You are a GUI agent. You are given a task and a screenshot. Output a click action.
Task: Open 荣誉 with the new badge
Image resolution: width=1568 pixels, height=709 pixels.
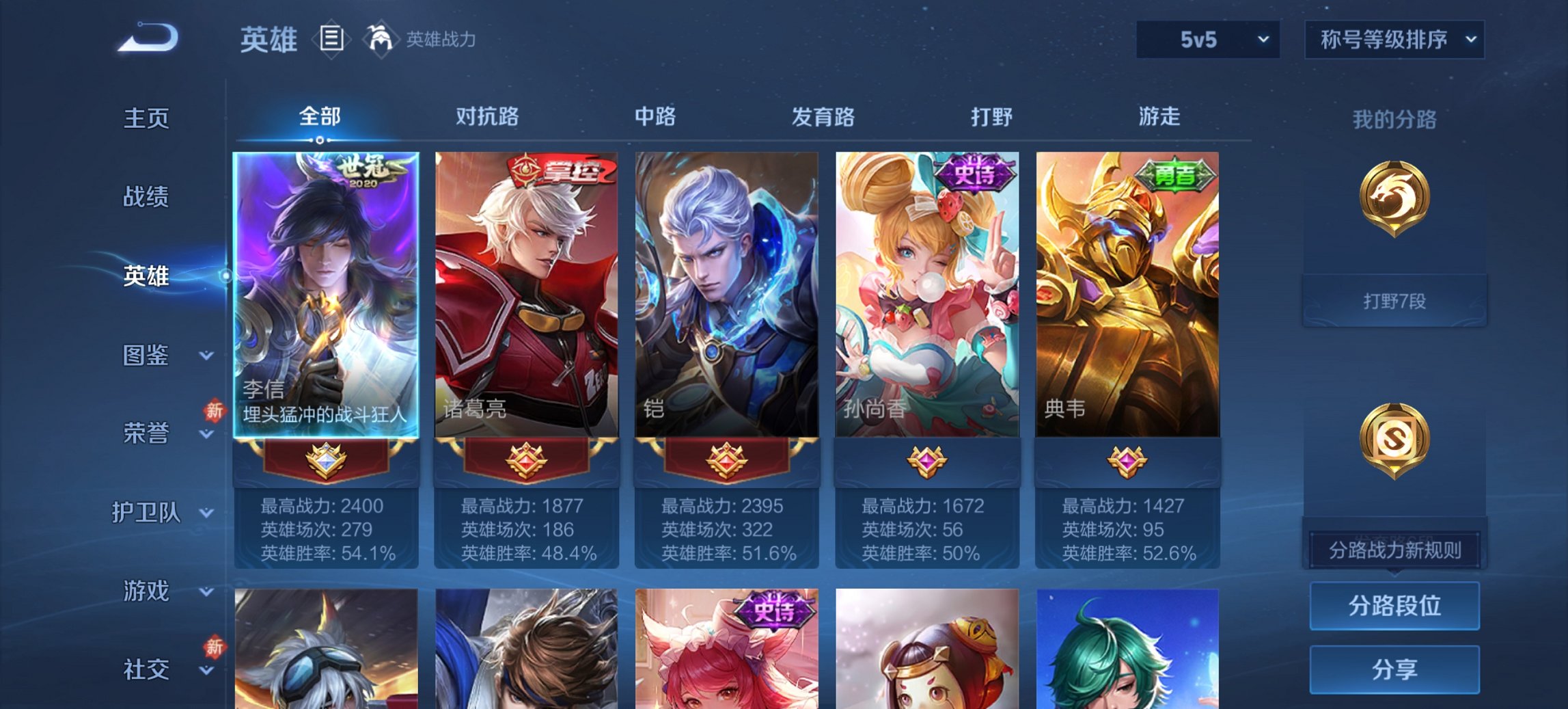tap(146, 432)
